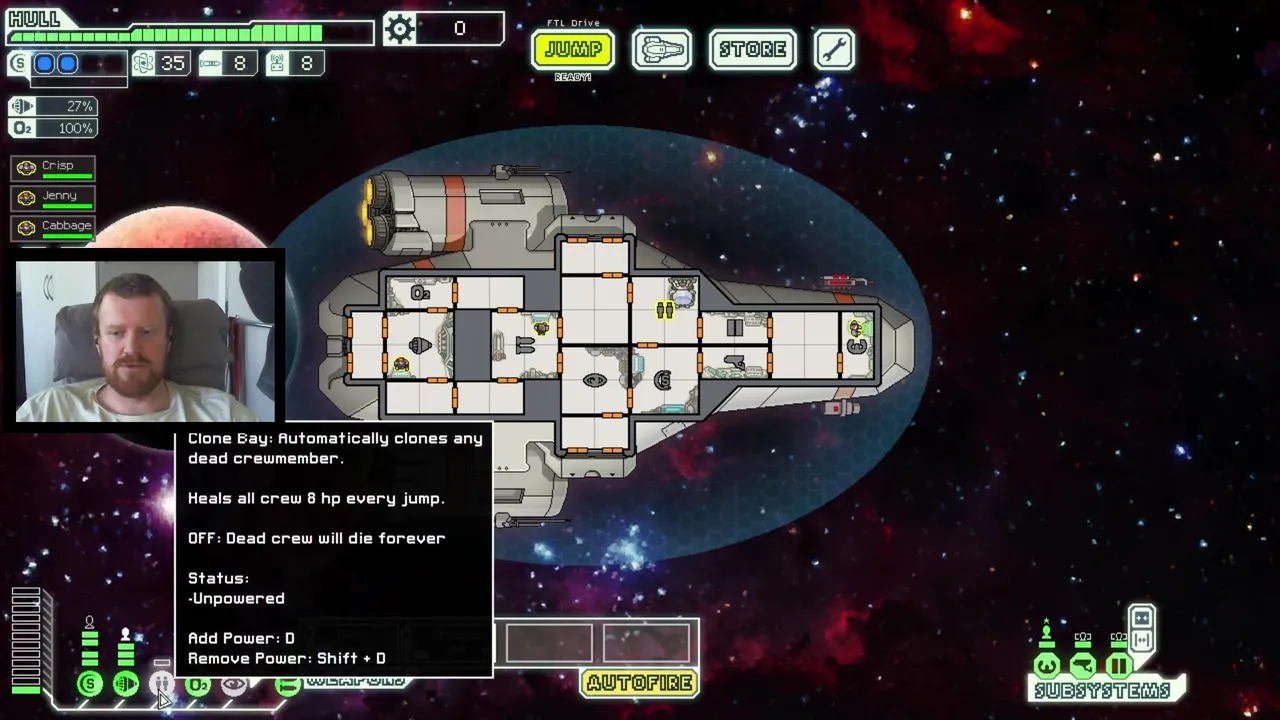This screenshot has width=1280, height=720.
Task: Click the oxygen system icon
Action: 197,684
